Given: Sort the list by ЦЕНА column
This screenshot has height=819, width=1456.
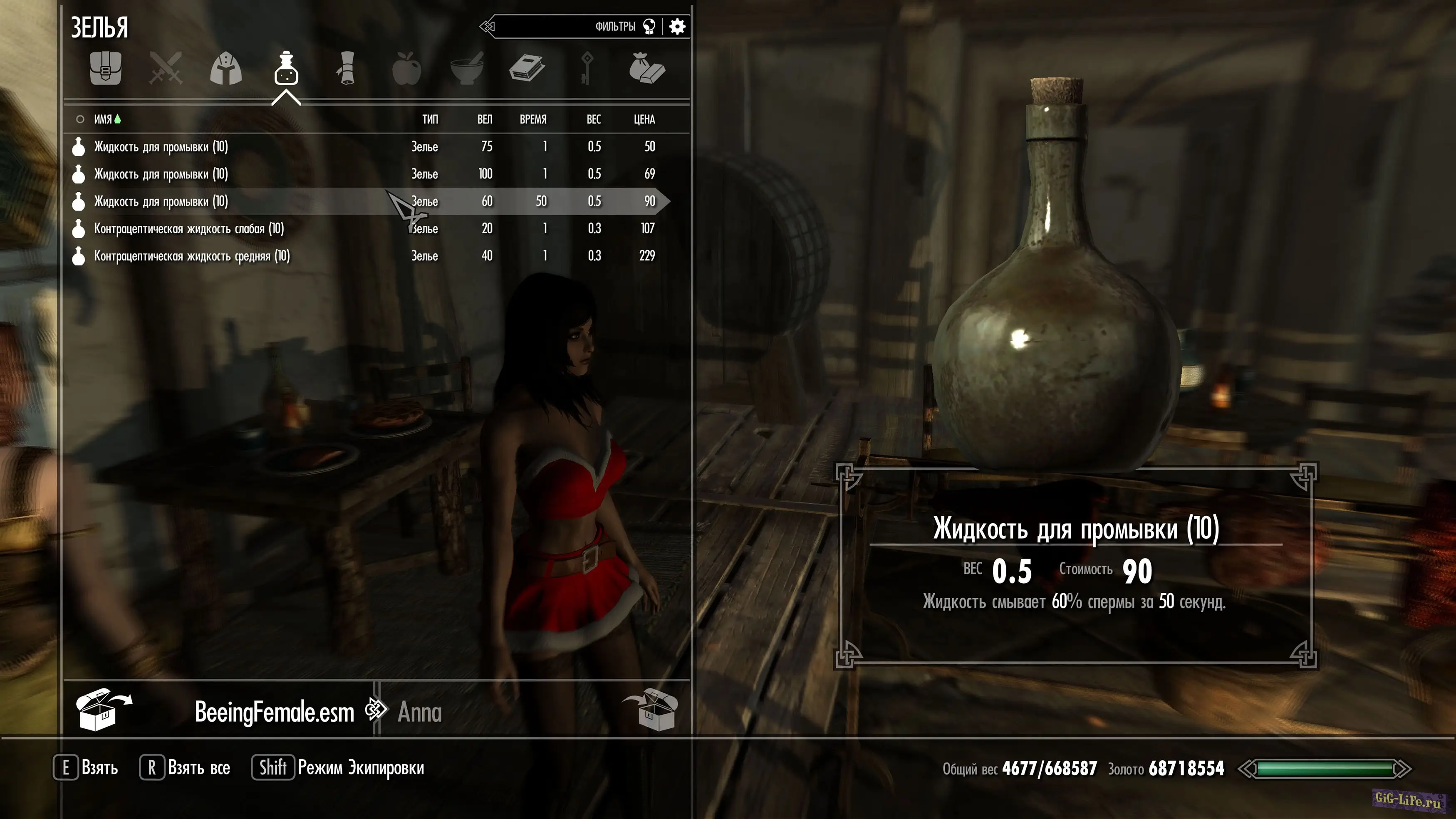Looking at the screenshot, I should point(644,119).
